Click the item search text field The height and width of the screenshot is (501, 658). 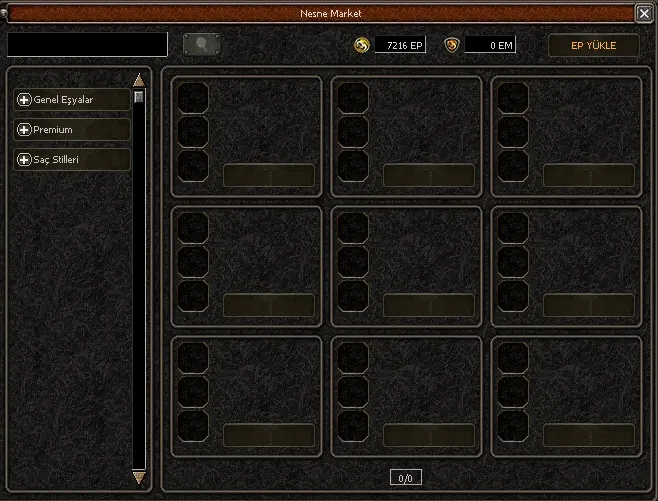pyautogui.click(x=88, y=45)
